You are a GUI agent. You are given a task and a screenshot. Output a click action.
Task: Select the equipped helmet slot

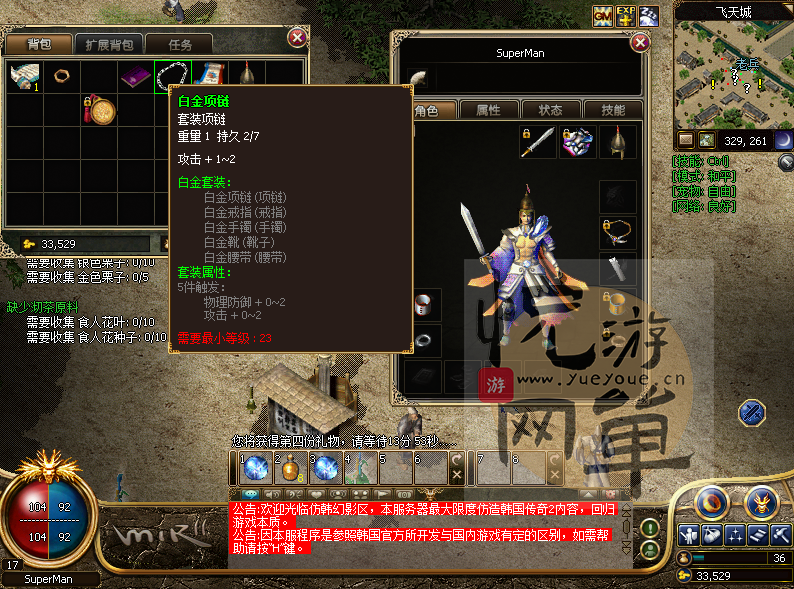click(x=618, y=142)
